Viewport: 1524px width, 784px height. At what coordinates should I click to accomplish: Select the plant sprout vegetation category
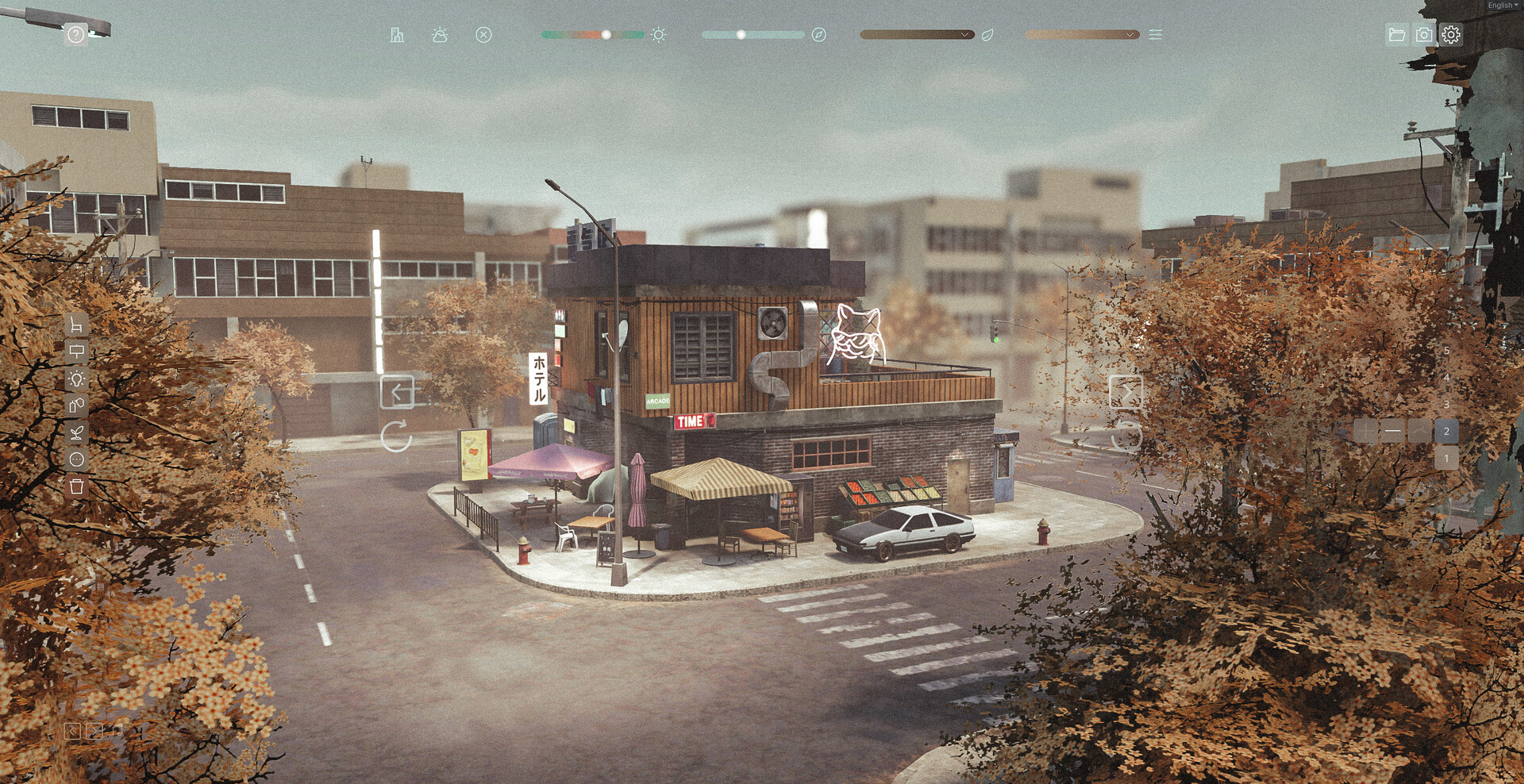[76, 433]
